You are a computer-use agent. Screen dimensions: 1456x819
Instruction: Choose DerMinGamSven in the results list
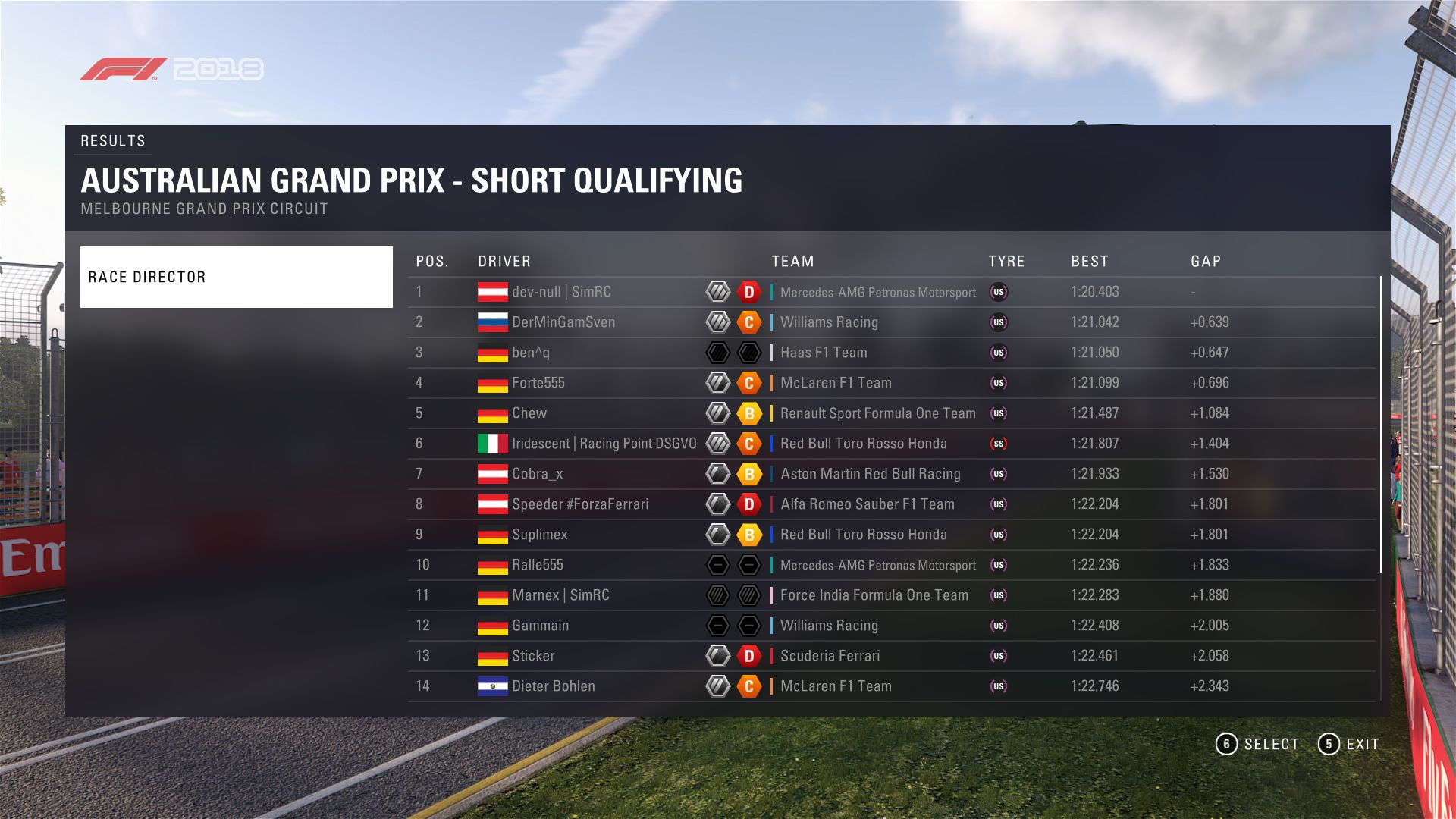click(x=563, y=322)
